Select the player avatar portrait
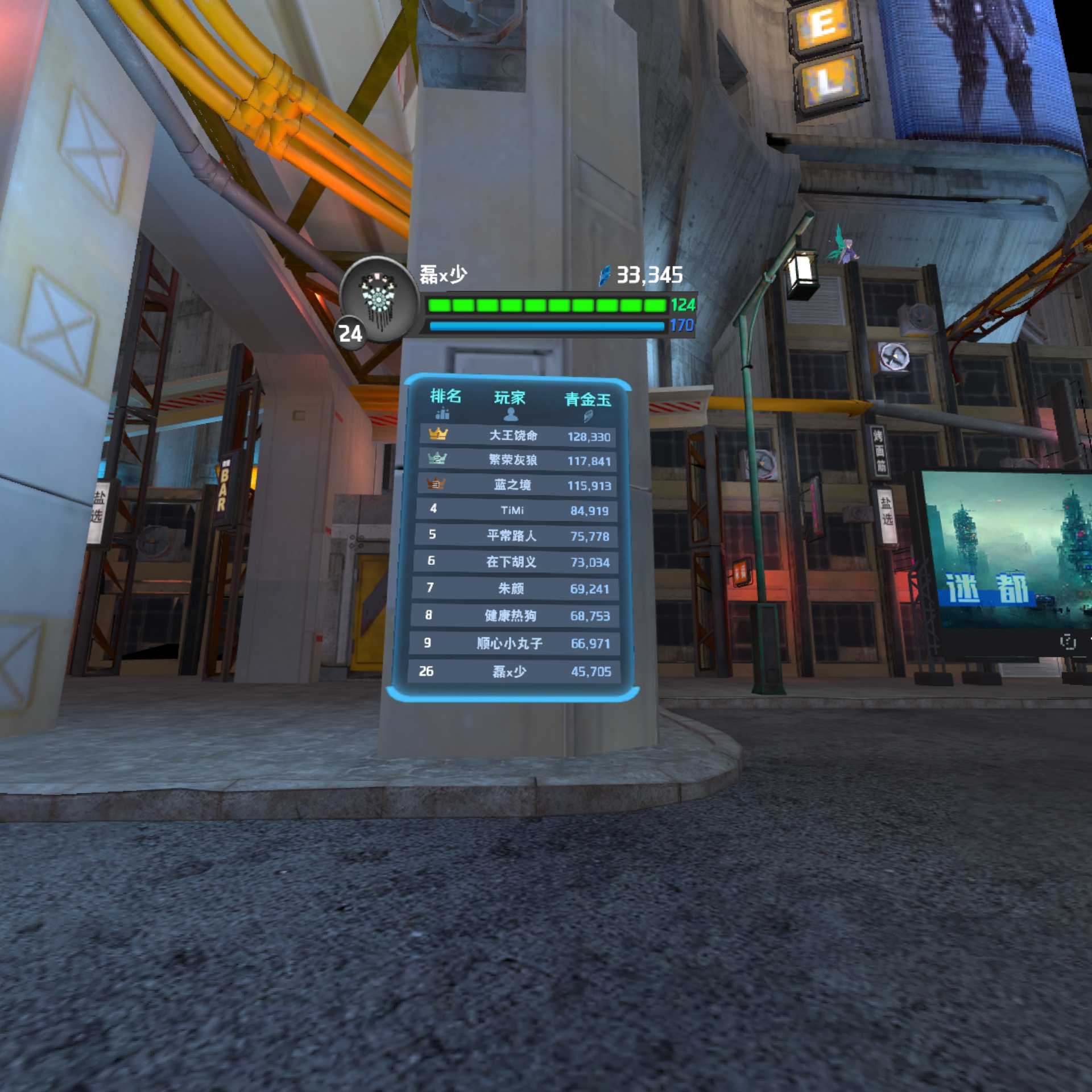 378,299
